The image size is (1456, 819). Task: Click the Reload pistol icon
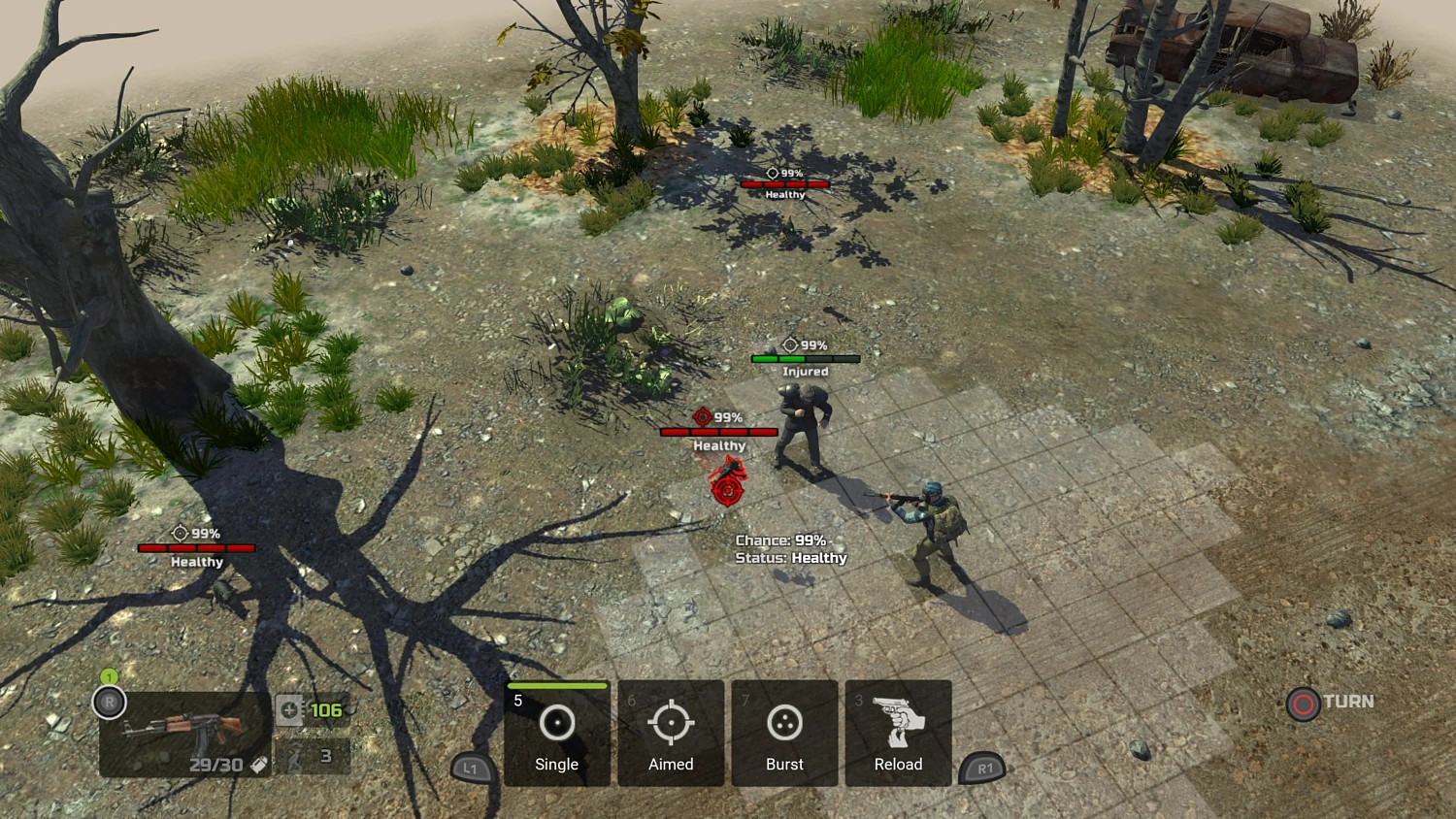pos(898,723)
